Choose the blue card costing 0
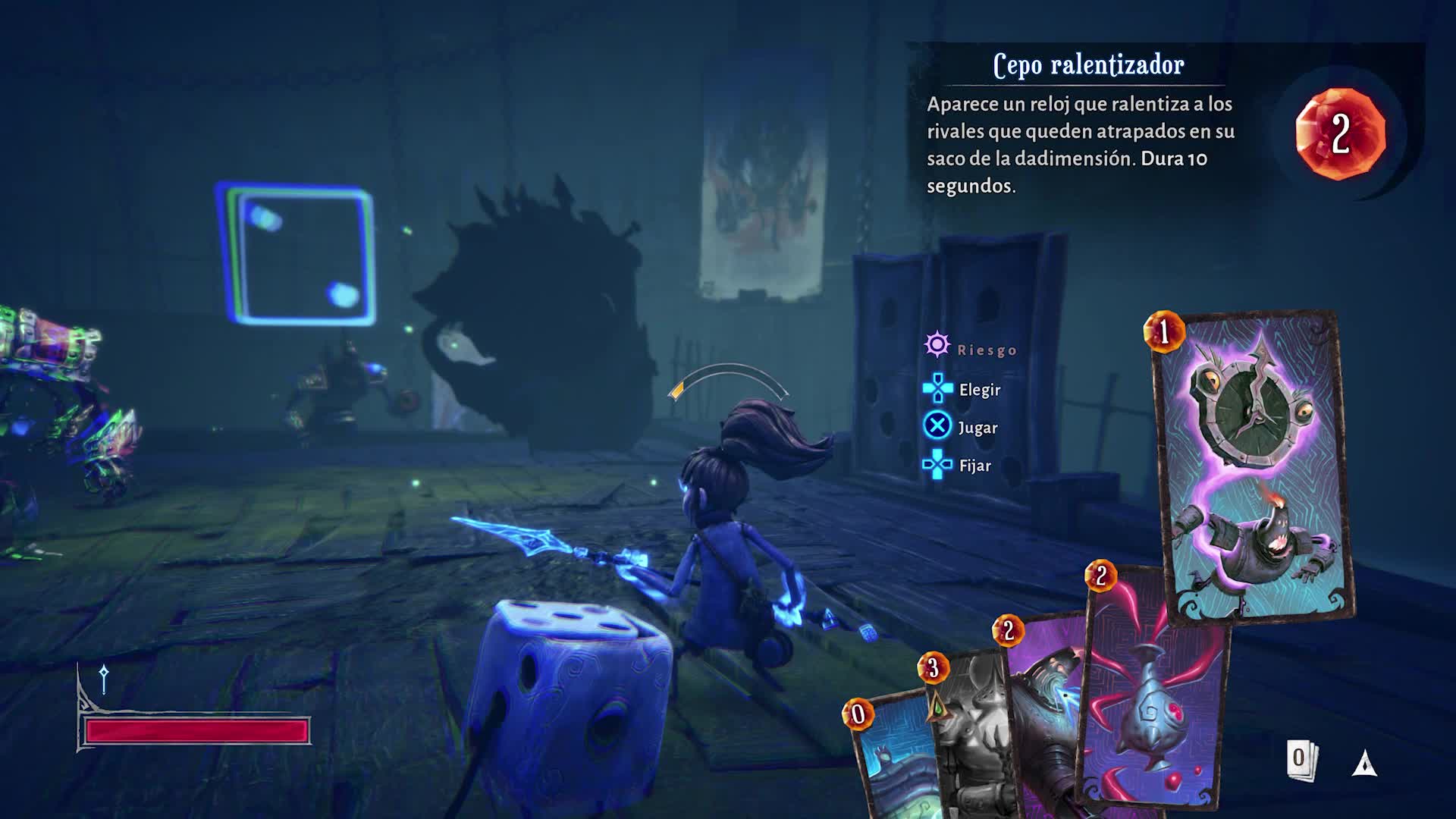The height and width of the screenshot is (819, 1456). click(893, 758)
